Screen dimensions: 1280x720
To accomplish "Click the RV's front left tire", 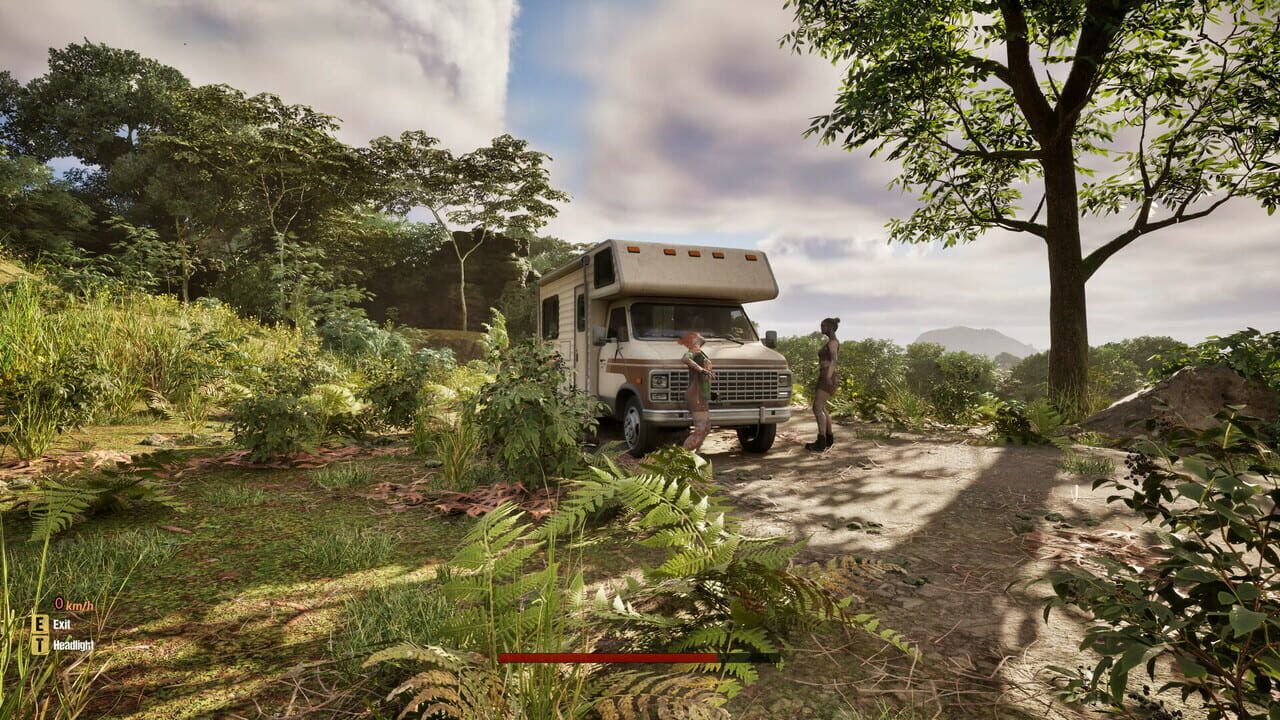I will click(633, 428).
